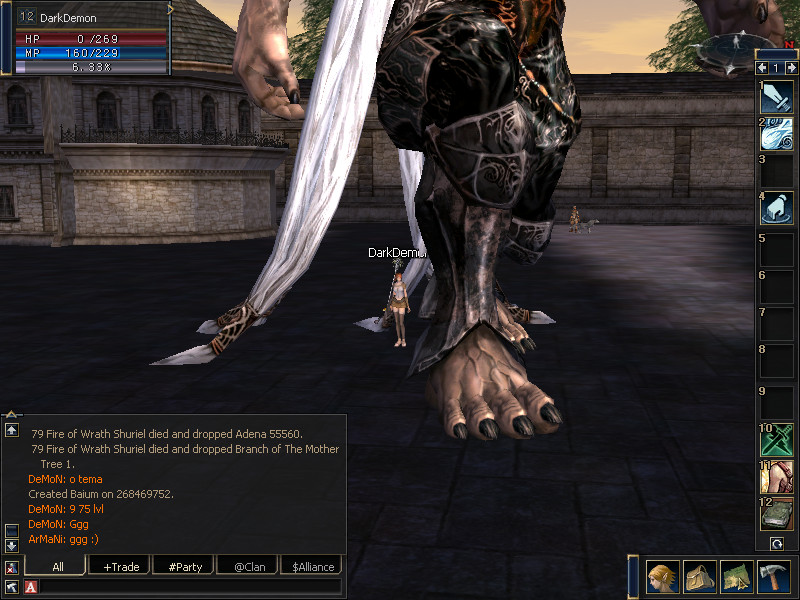Screen dimensions: 800x600
Task: Use the swirling wind skill in slot 2
Action: click(x=777, y=134)
